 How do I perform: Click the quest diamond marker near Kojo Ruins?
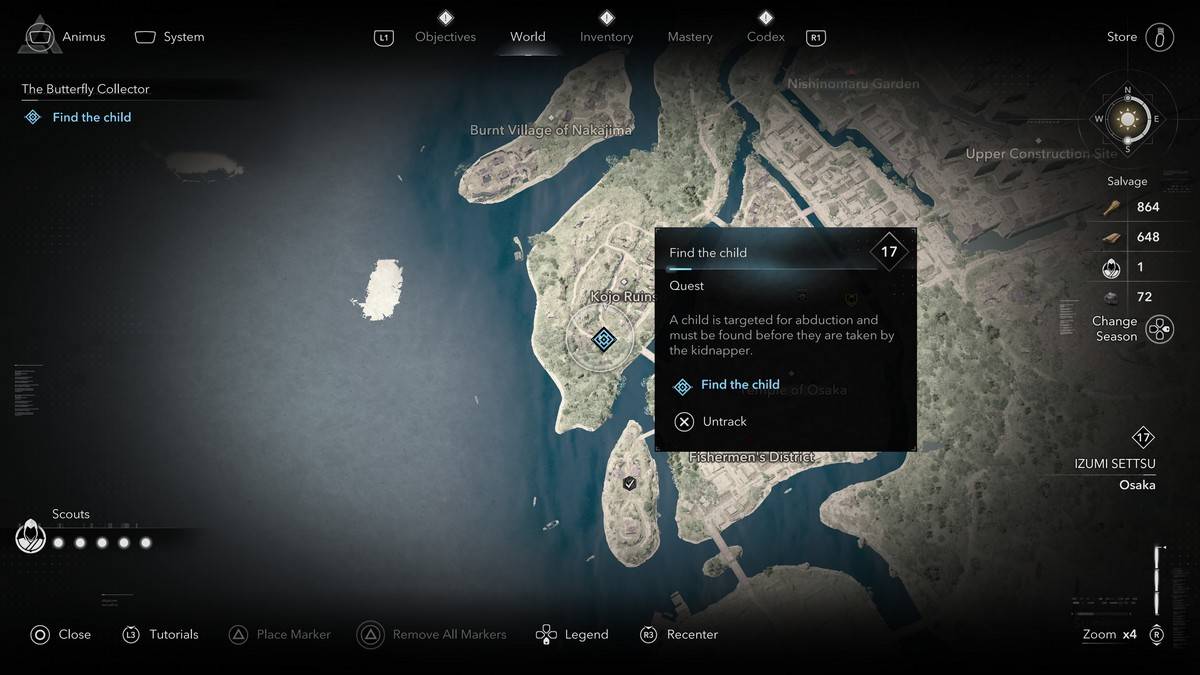click(602, 340)
